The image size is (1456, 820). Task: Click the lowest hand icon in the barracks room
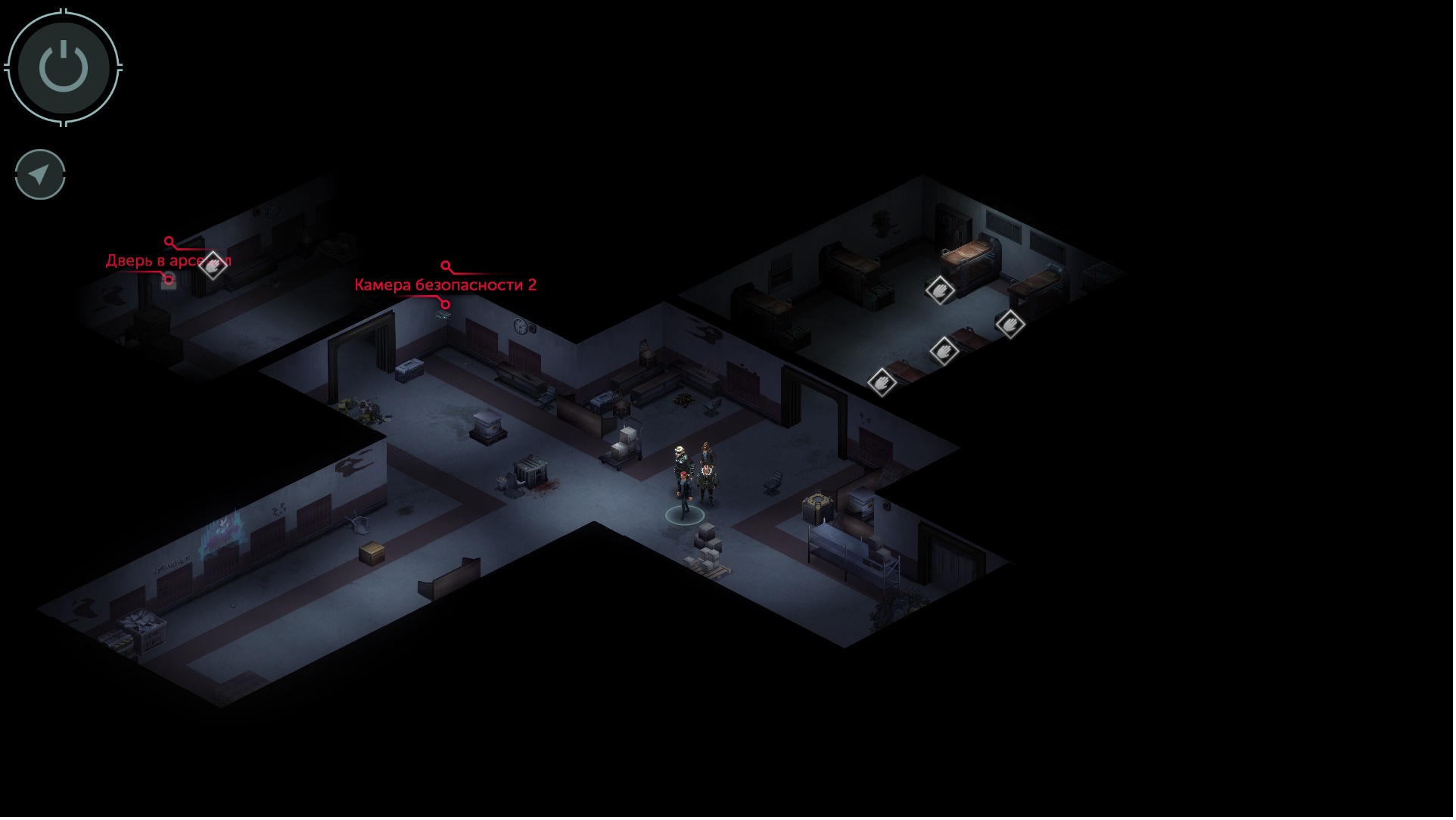coord(882,384)
